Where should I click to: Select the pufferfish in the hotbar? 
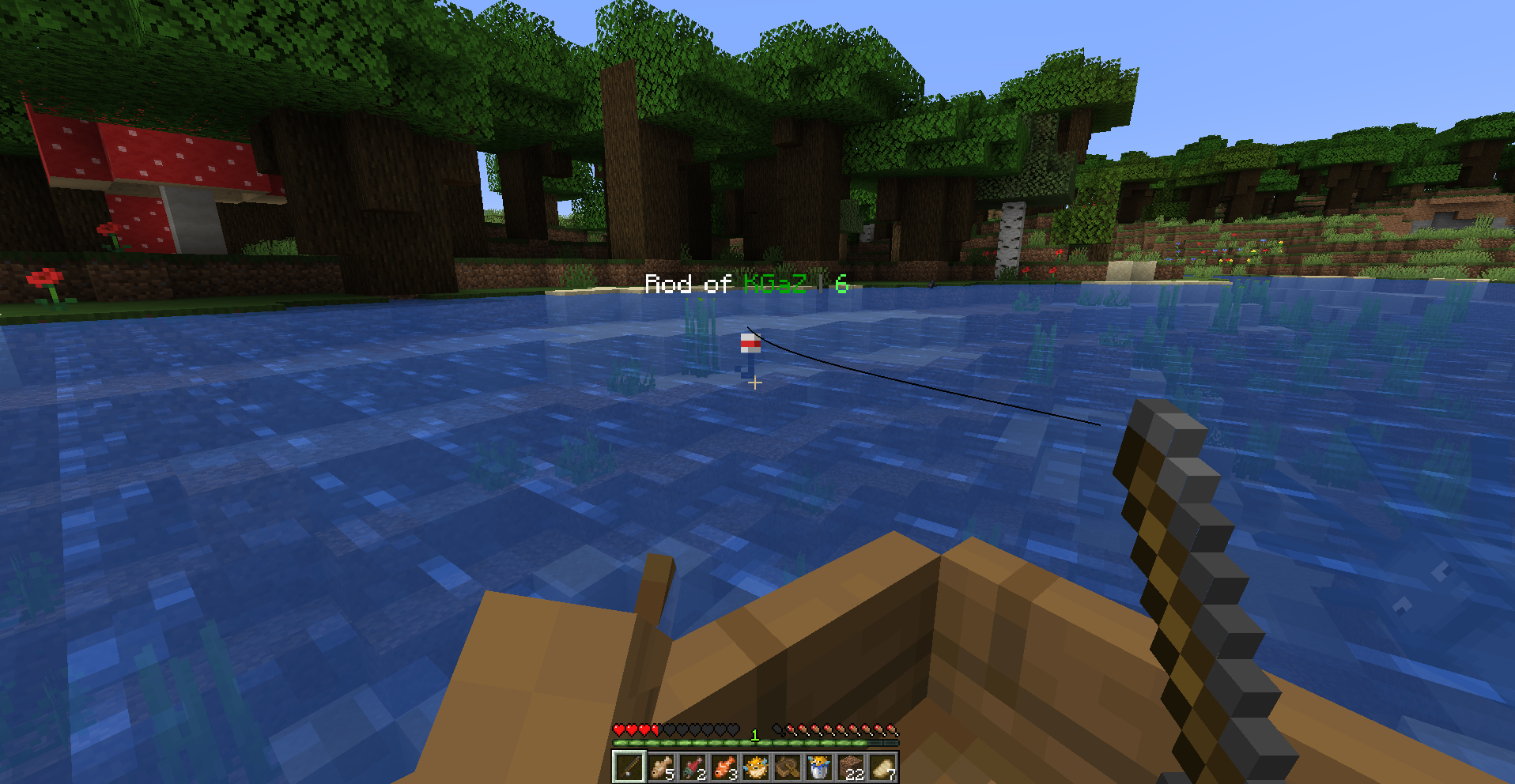(755, 767)
